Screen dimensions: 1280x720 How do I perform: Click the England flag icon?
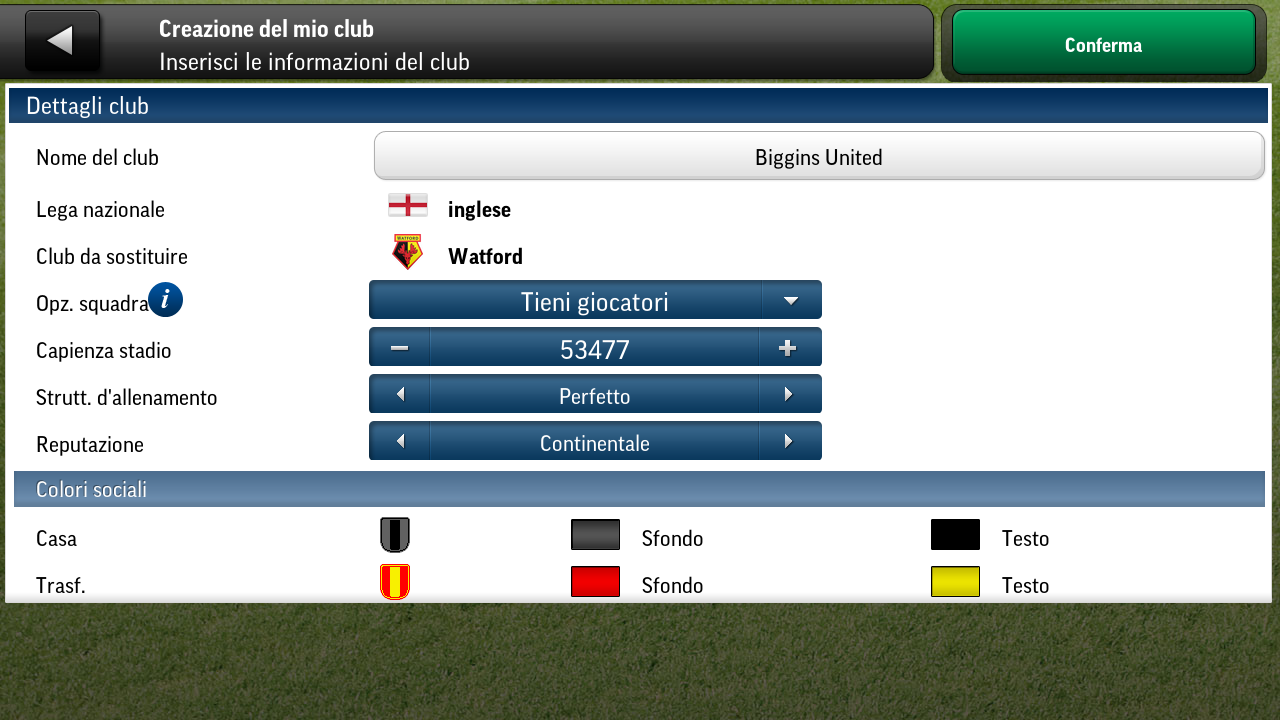(x=407, y=204)
